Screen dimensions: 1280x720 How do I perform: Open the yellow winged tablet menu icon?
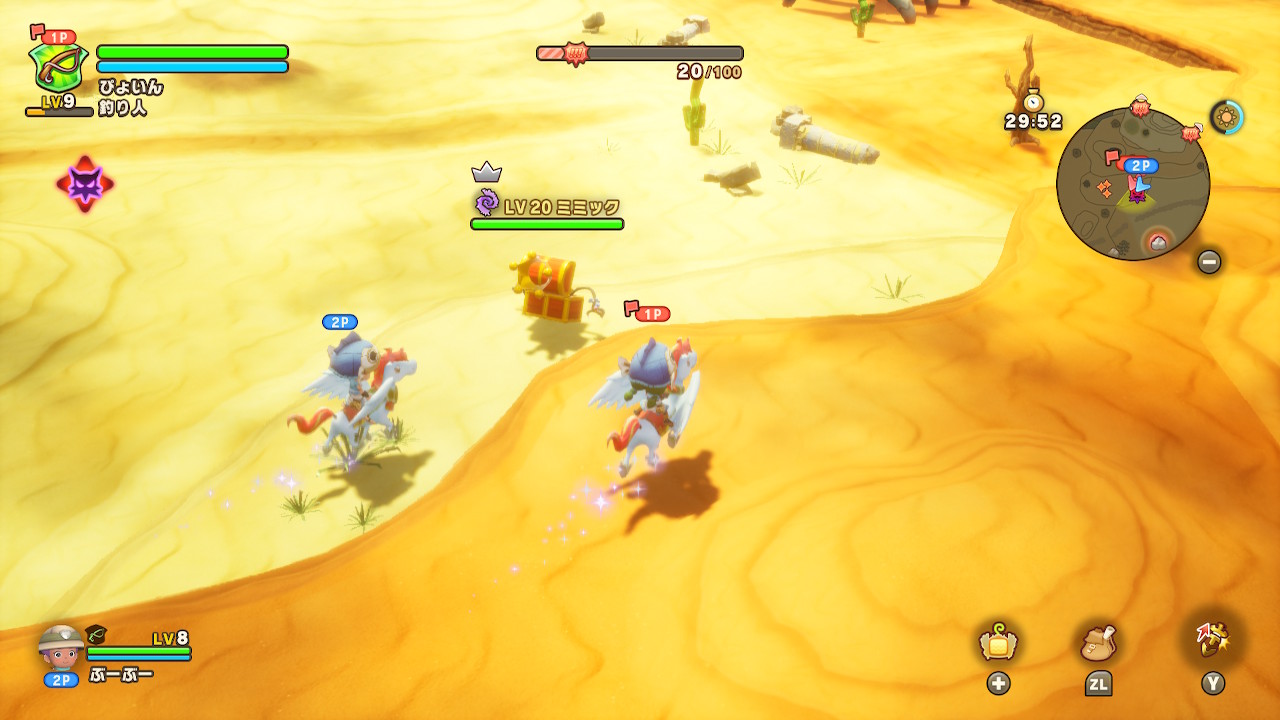click(998, 643)
